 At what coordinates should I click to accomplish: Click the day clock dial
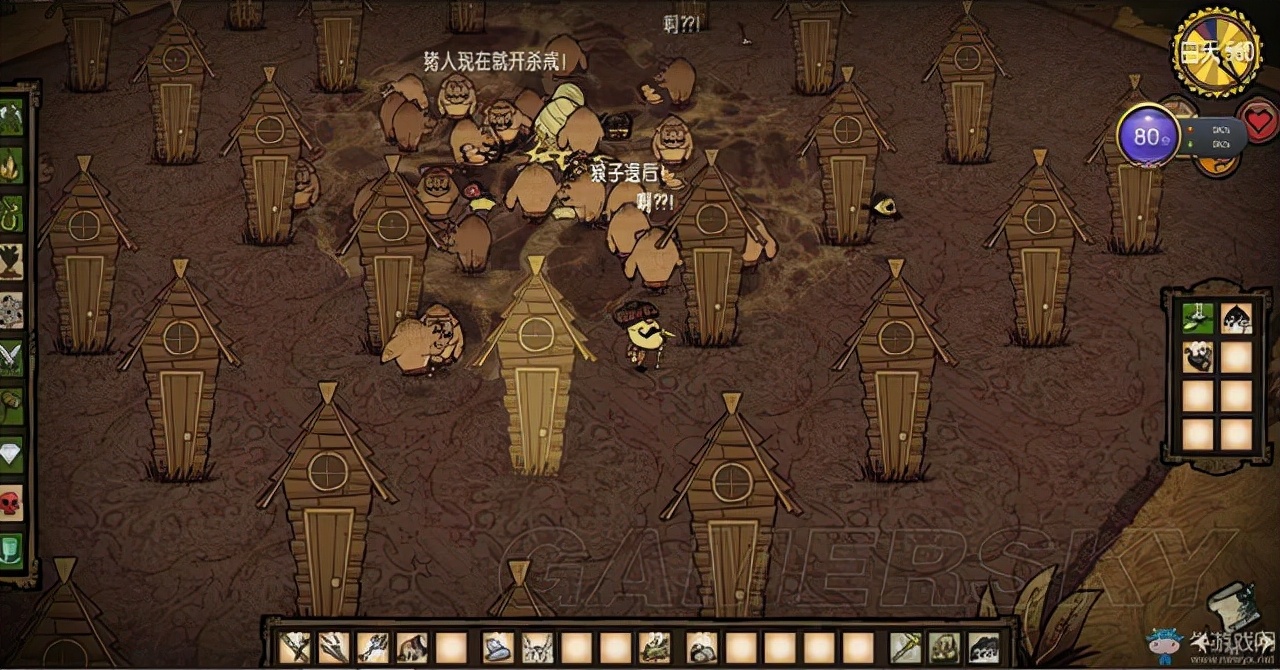1216,53
